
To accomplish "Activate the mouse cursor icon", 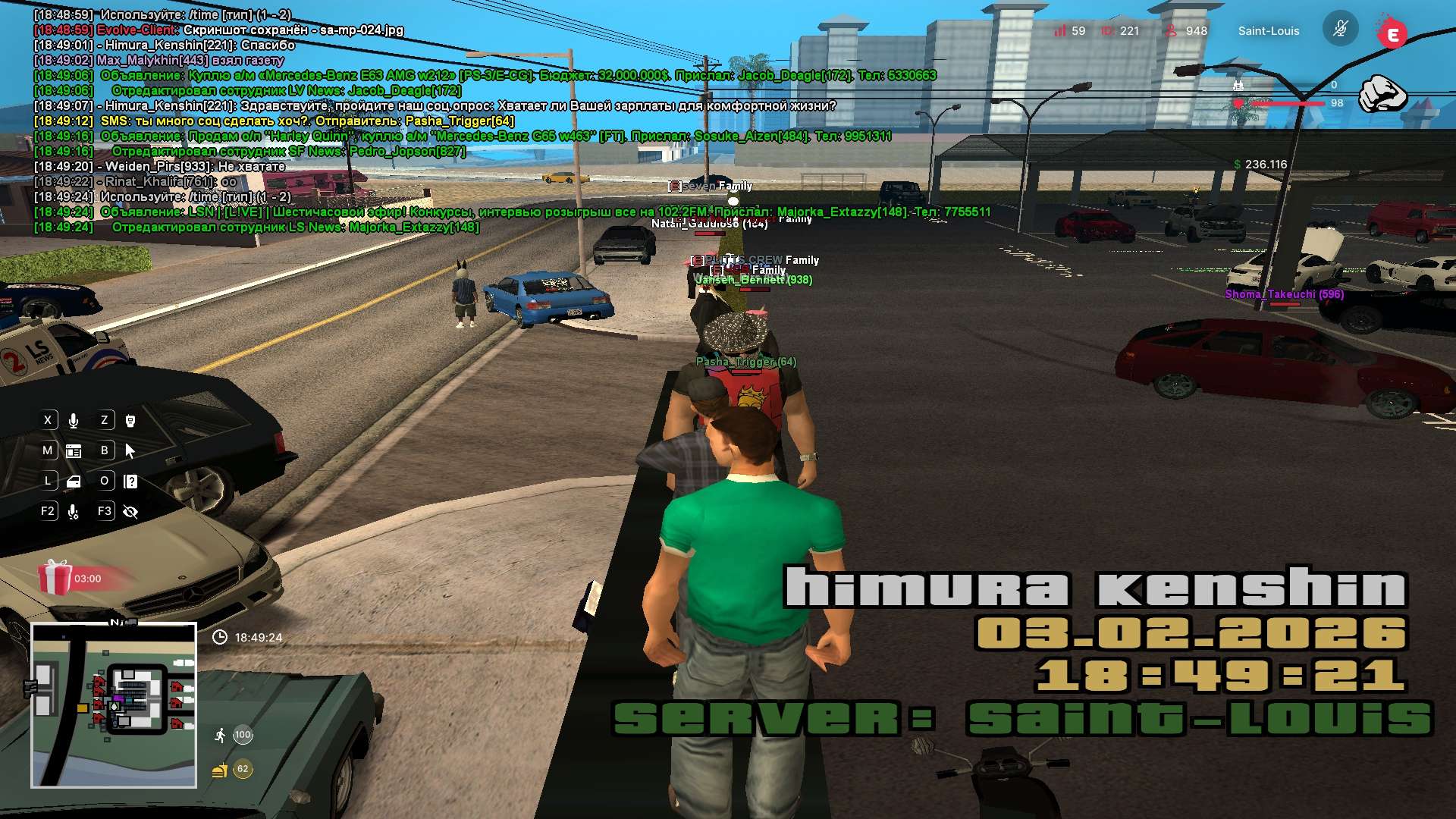I will (130, 451).
